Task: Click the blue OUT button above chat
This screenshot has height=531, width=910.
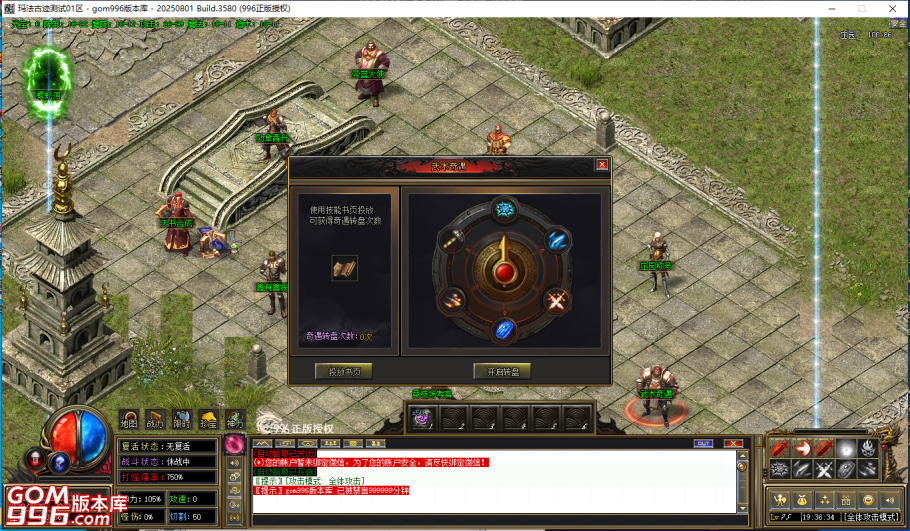Action: click(703, 443)
